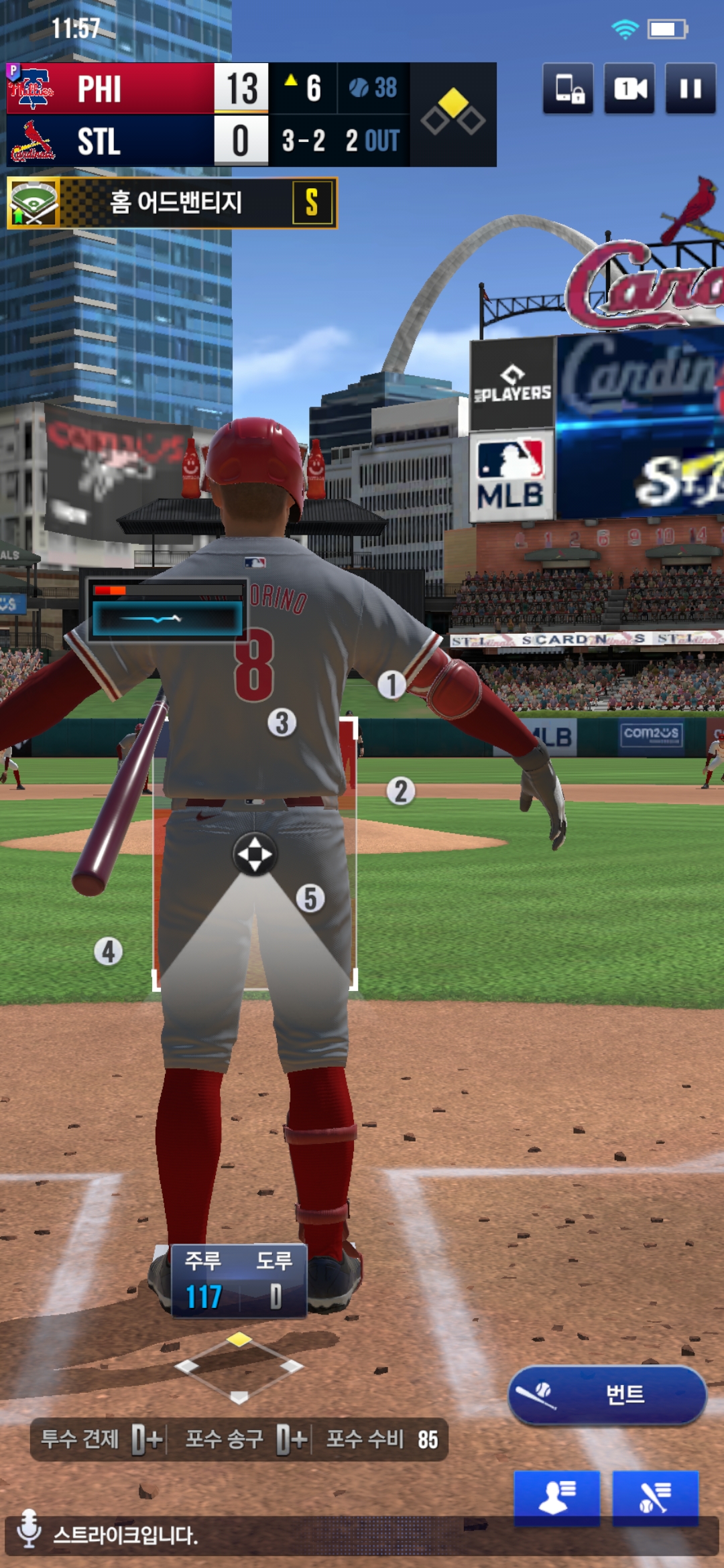Toggle the screen rotation lock button
724x1568 pixels.
(x=568, y=88)
